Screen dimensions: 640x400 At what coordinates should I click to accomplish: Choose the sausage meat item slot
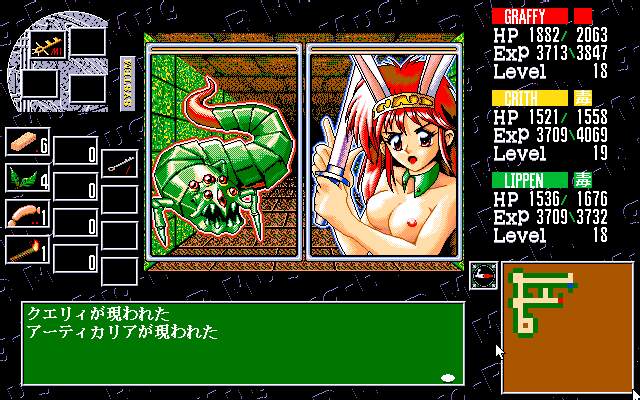27,215
